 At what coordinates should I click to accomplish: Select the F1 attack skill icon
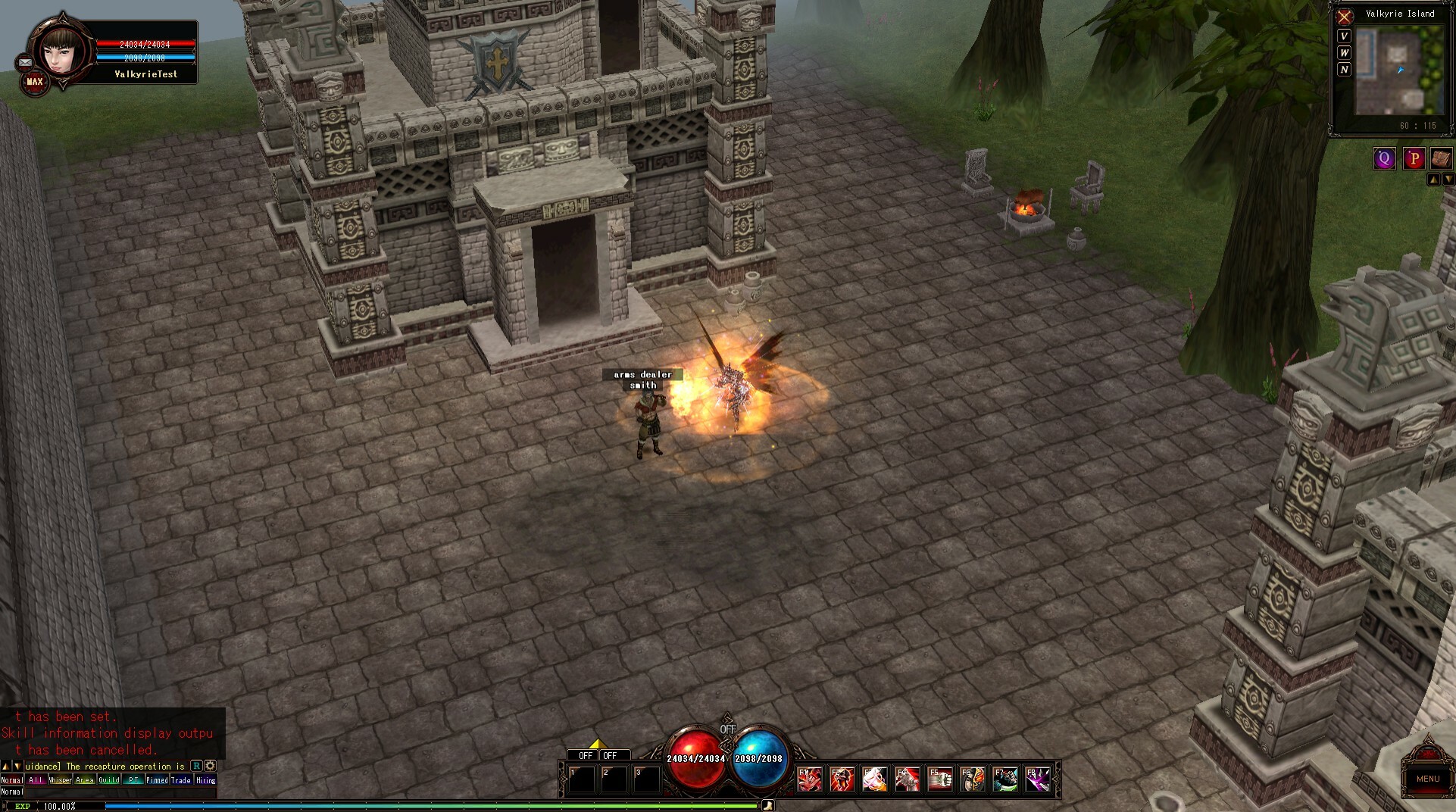pos(809,778)
